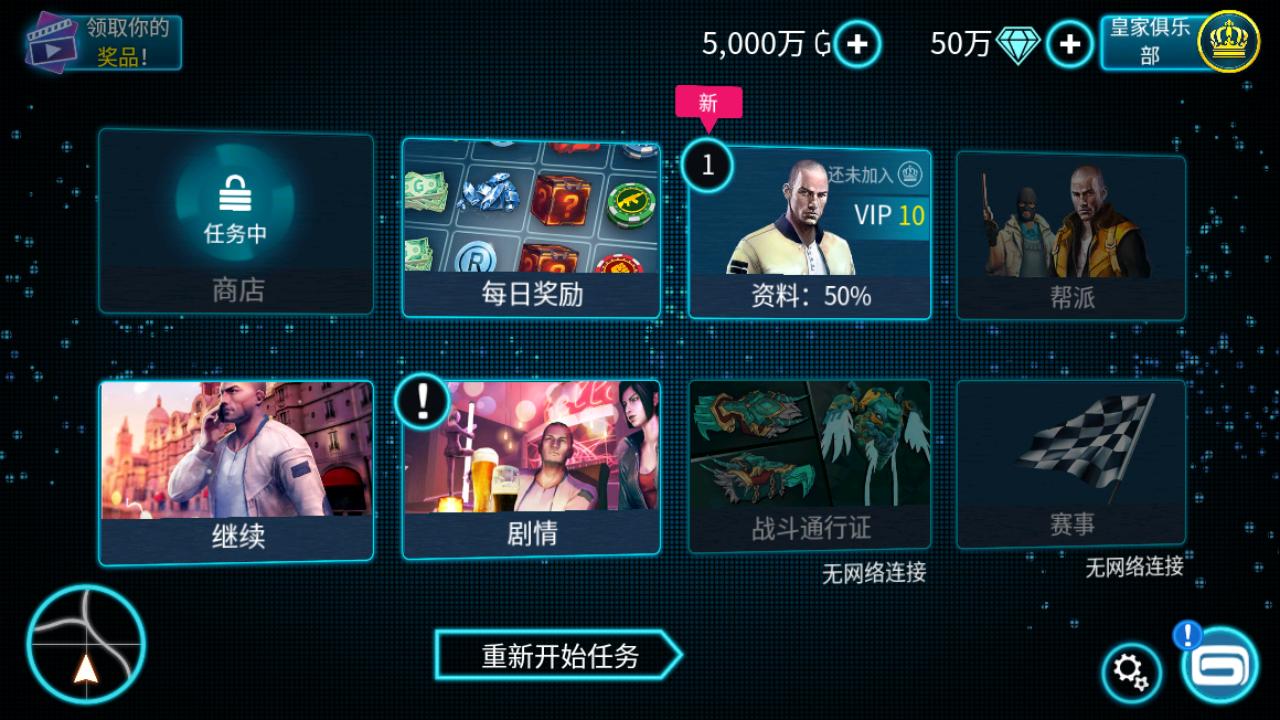
Task: Open the 剧情 story missions tile
Action: coord(530,470)
